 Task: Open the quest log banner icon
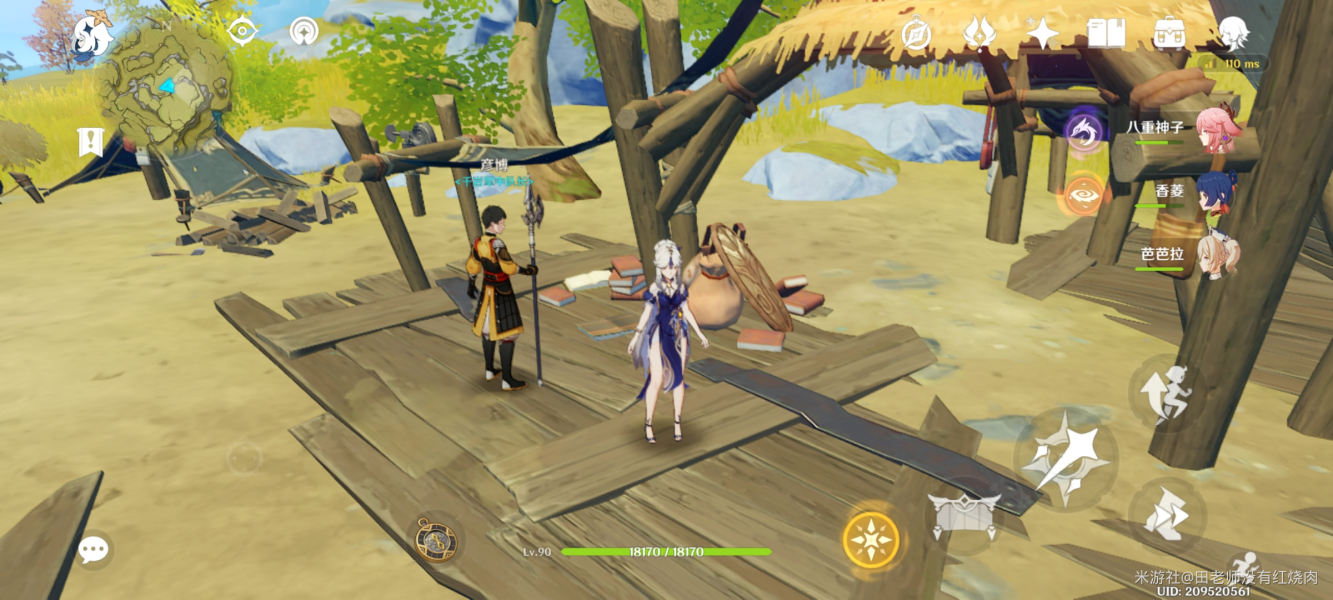91,143
